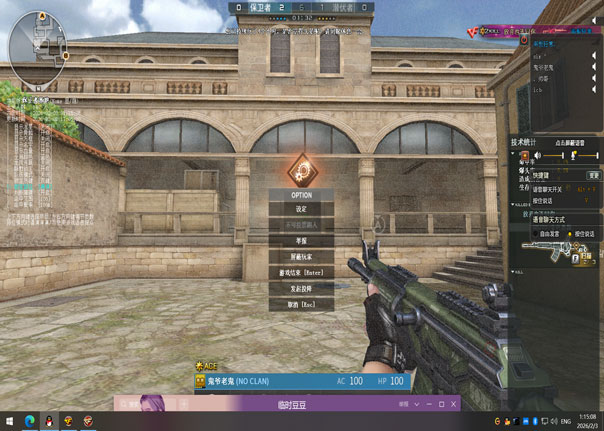Image resolution: width=604 pixels, height=431 pixels.
Task: Click the minimap radar
Action: point(35,43)
